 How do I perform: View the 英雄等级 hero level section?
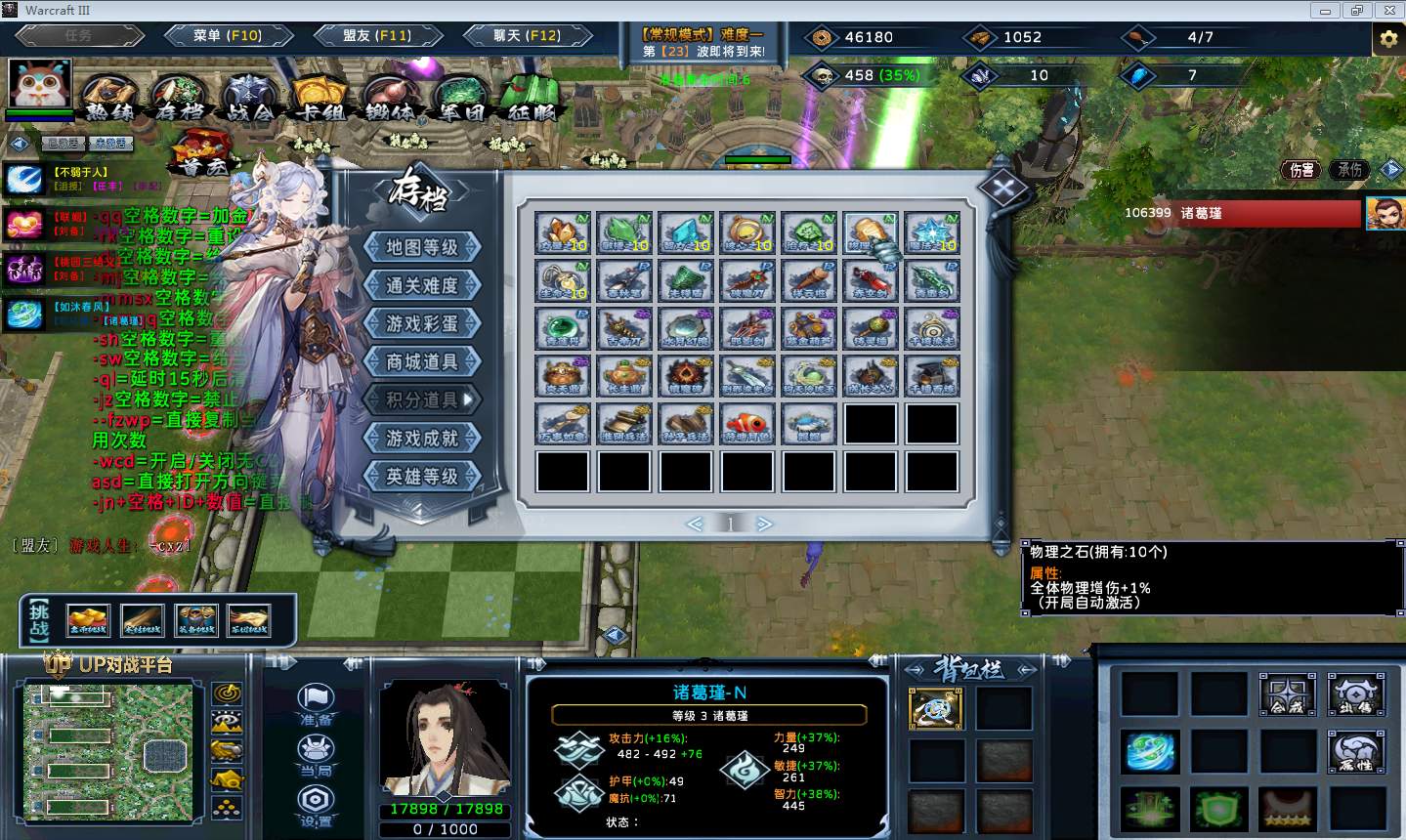click(x=422, y=476)
